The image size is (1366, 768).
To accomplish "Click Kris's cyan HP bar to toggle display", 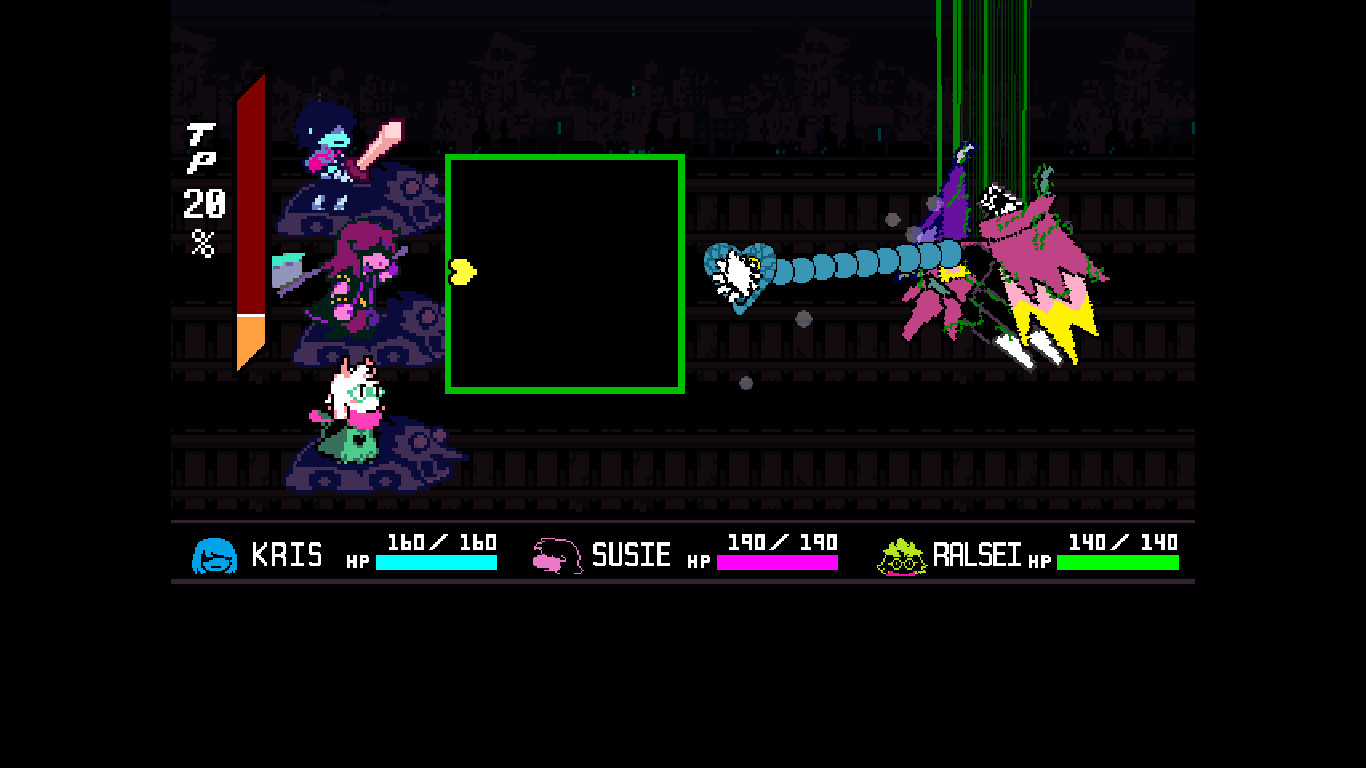I will 437,563.
